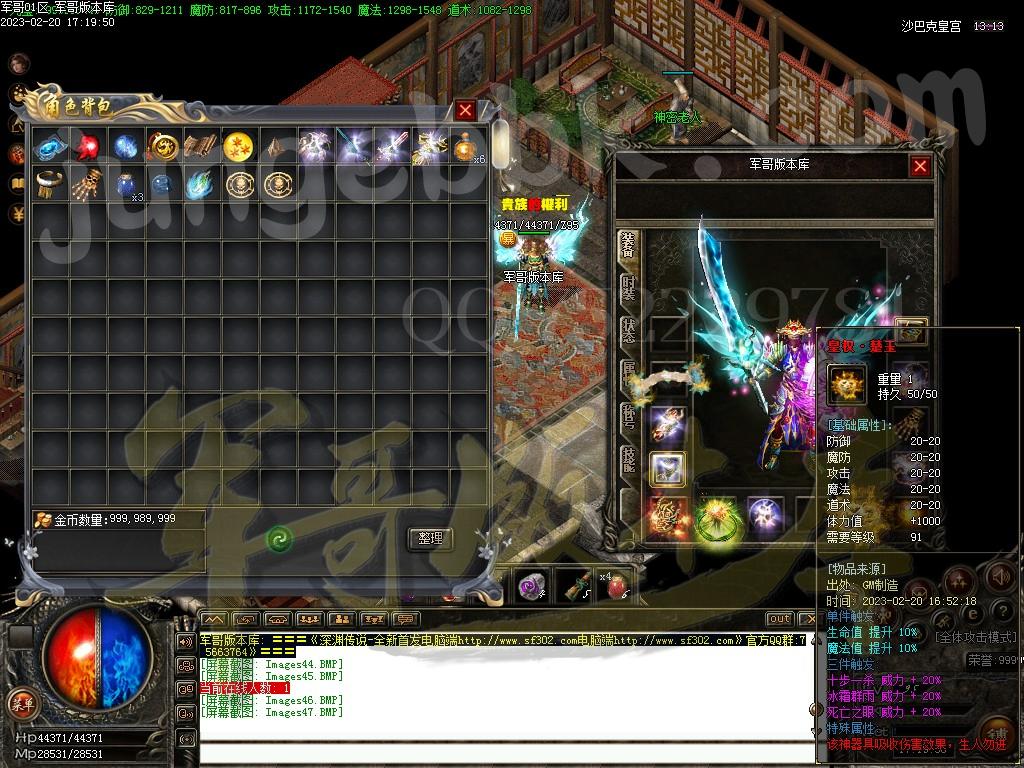
Task: Close the character backpack window
Action: pyautogui.click(x=465, y=110)
